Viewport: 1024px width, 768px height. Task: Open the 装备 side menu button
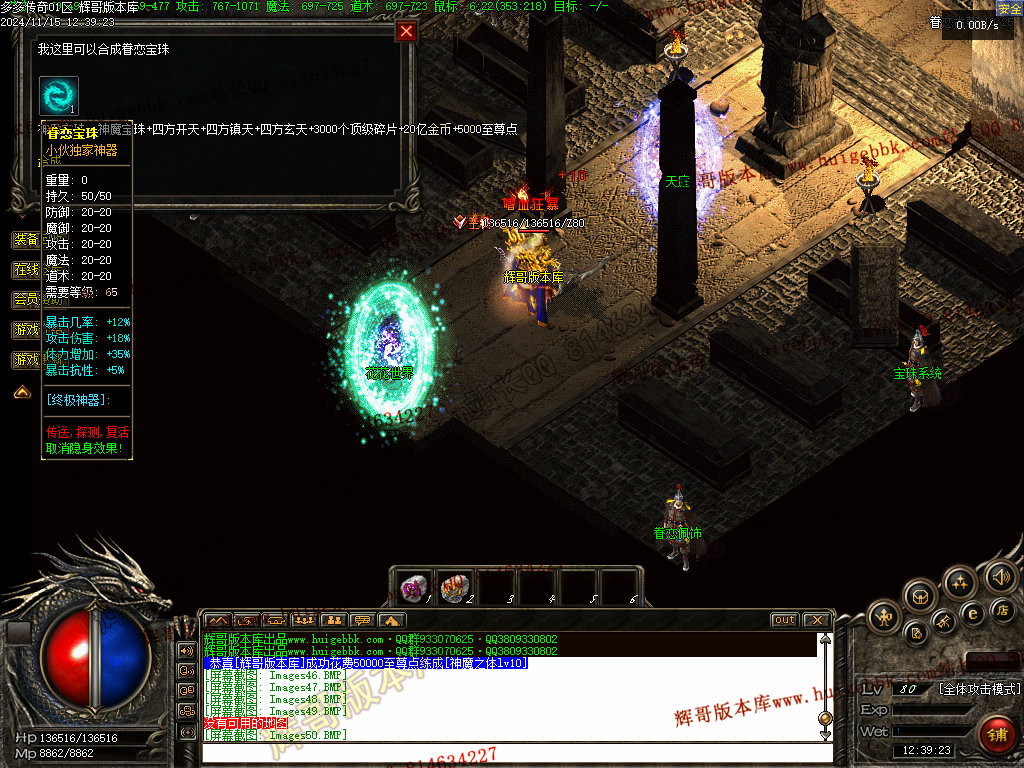tap(26, 240)
